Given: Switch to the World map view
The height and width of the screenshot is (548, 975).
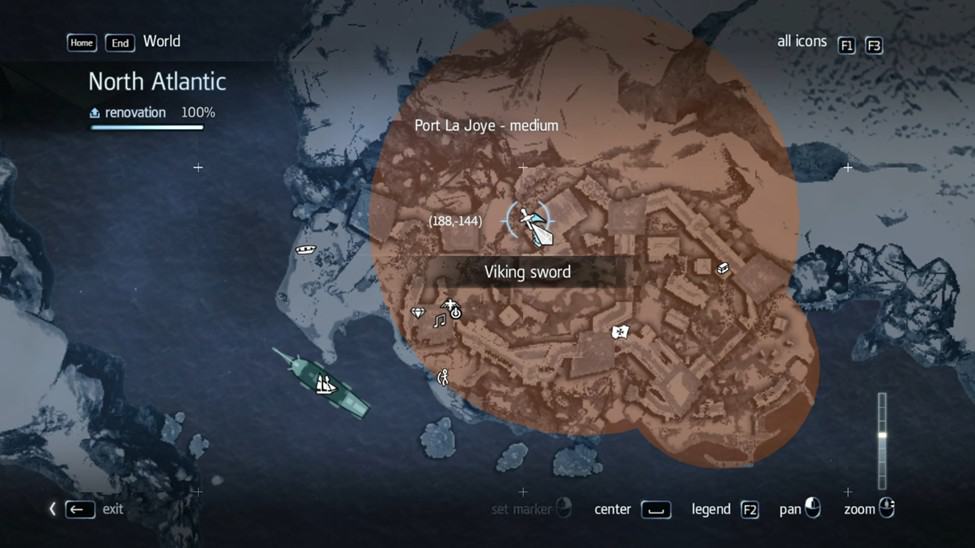Looking at the screenshot, I should 161,41.
